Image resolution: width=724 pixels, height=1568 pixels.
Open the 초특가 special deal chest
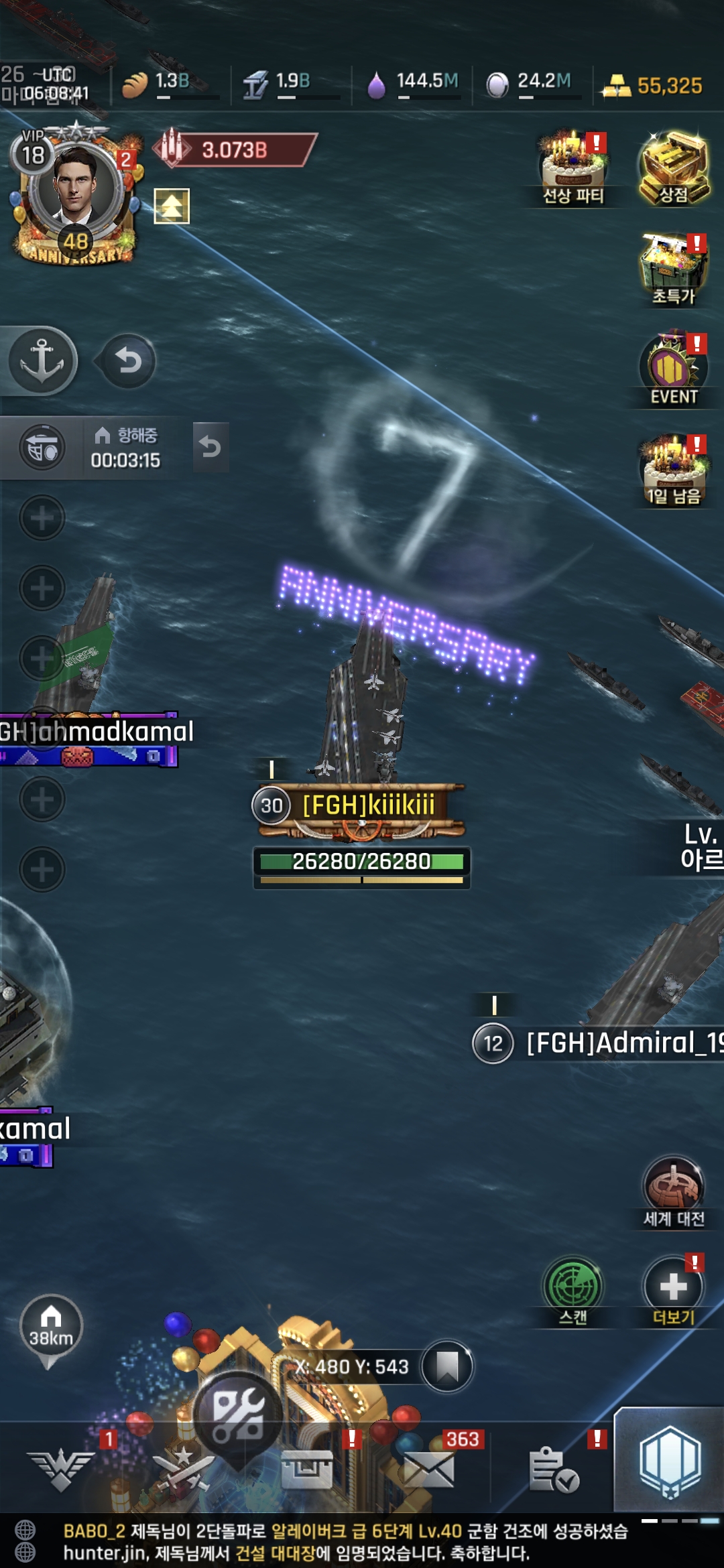pos(674,268)
